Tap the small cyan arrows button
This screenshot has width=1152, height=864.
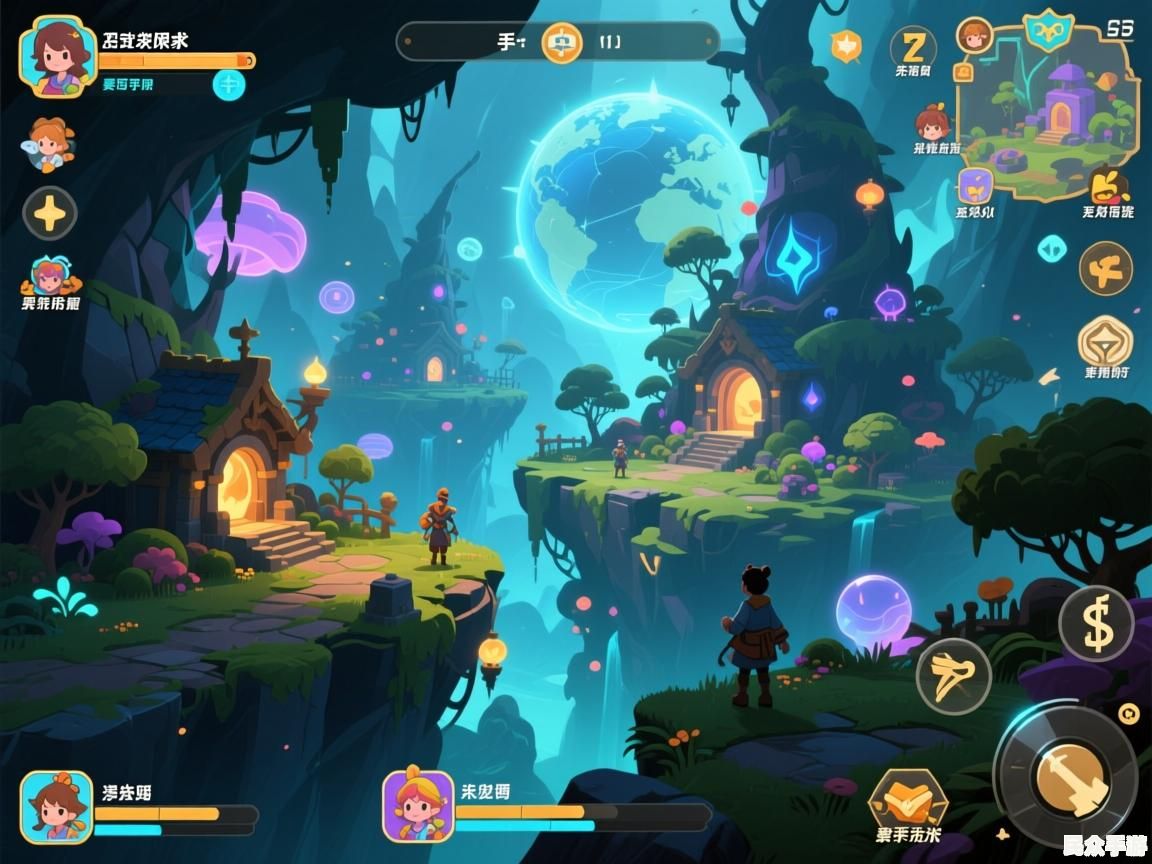[x=1051, y=248]
